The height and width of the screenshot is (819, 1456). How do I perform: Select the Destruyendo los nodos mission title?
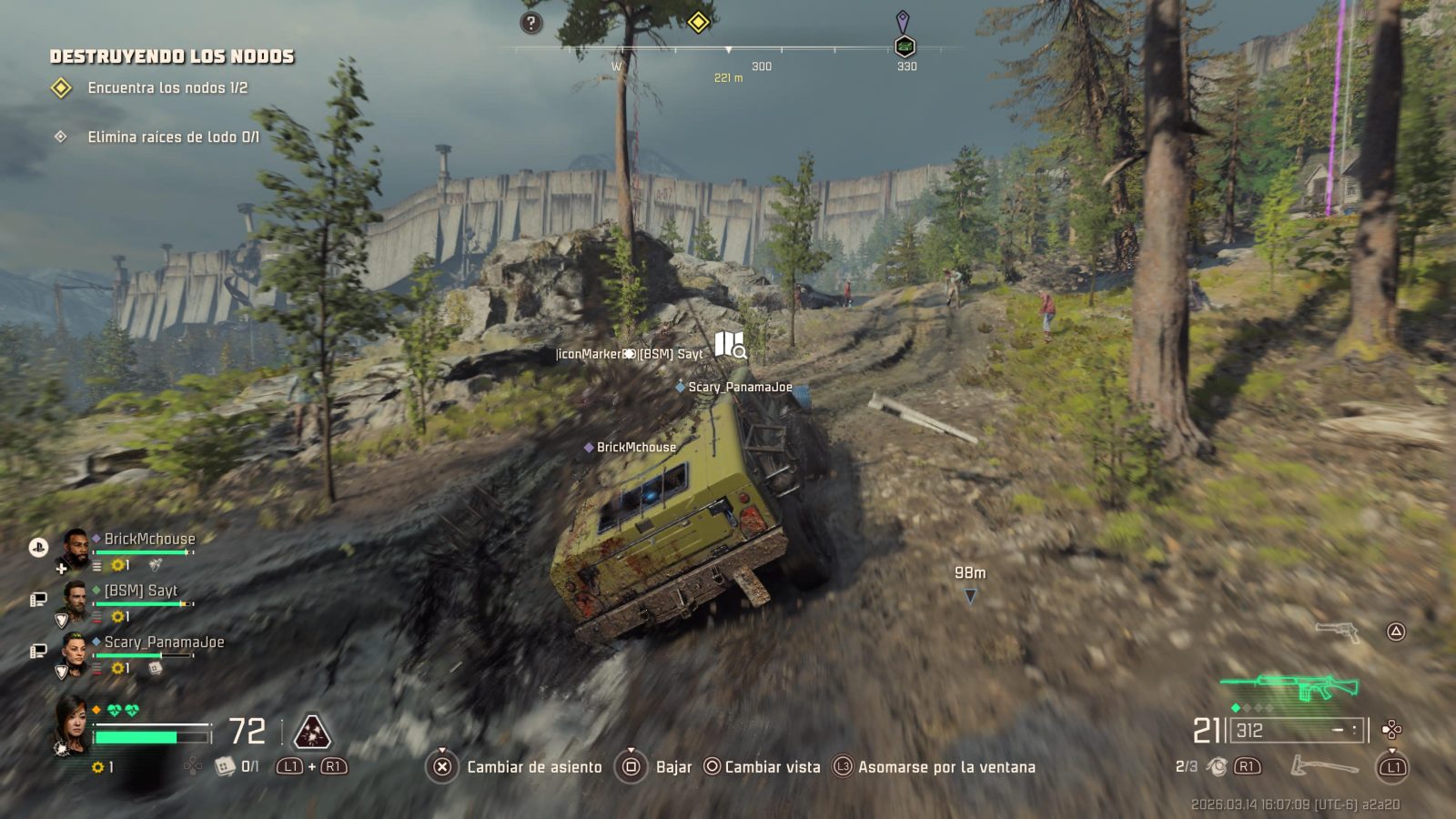[x=172, y=56]
